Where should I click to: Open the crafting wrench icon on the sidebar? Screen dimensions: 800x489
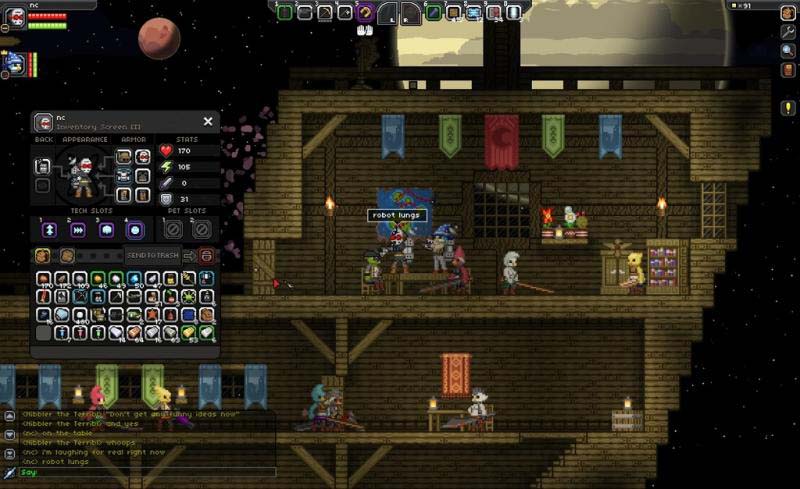pyautogui.click(x=788, y=32)
